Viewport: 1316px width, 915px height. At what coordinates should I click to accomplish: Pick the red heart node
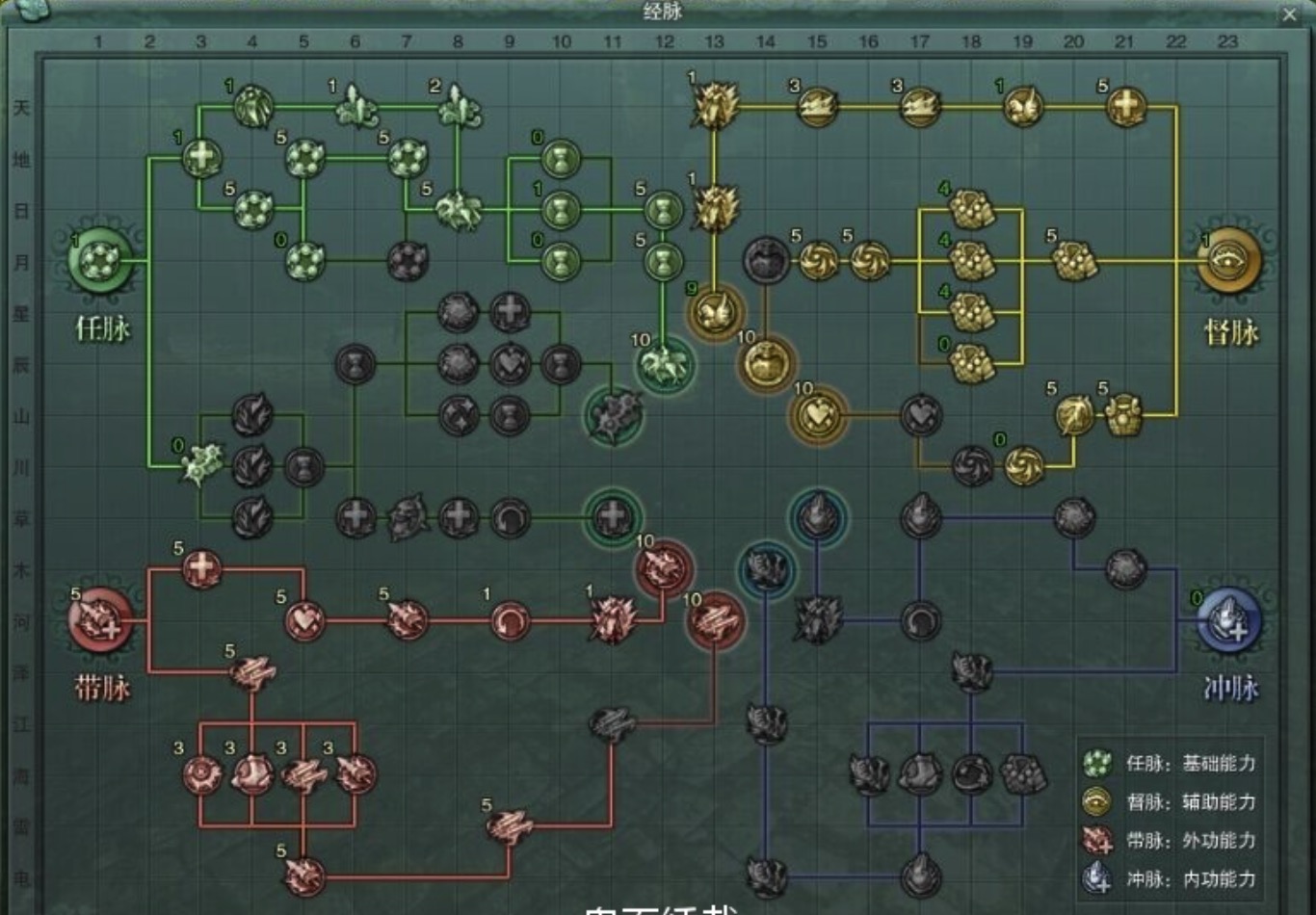(304, 620)
